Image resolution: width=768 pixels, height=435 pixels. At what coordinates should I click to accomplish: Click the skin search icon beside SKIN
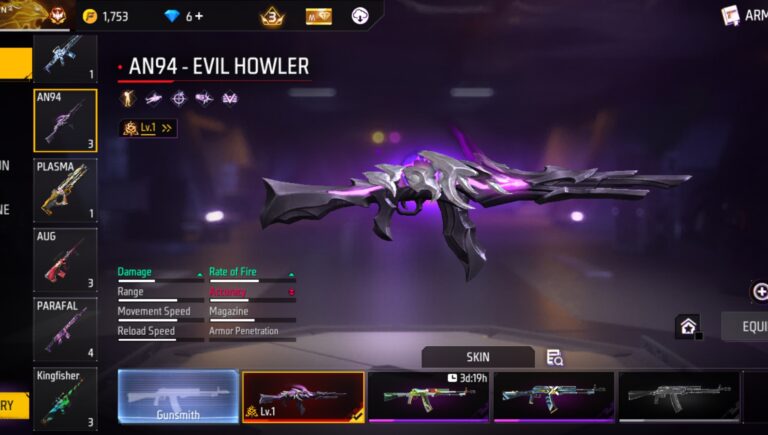[x=555, y=357]
